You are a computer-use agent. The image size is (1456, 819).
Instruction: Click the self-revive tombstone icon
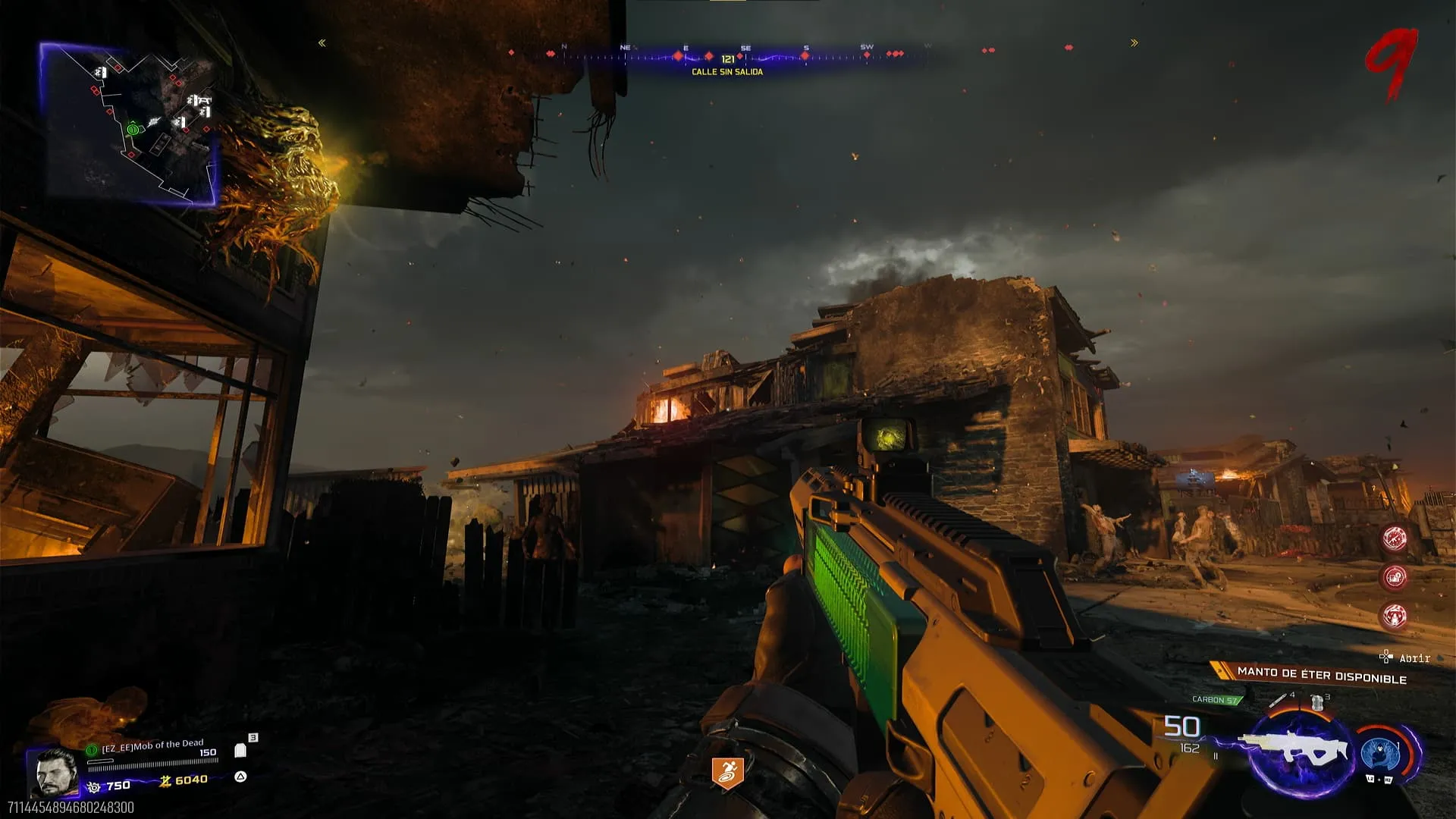(240, 751)
